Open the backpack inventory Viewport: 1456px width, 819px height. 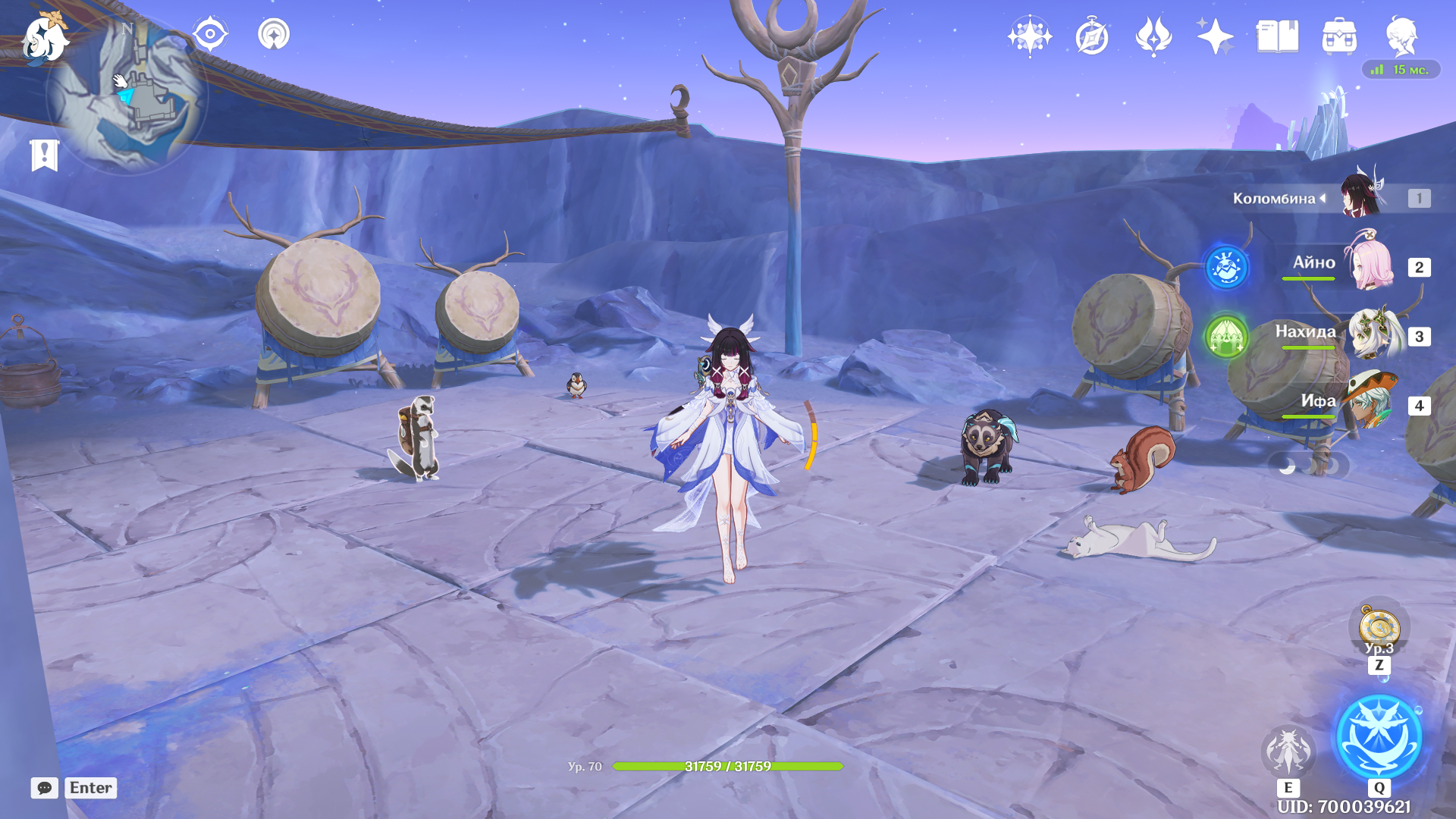coord(1339,36)
